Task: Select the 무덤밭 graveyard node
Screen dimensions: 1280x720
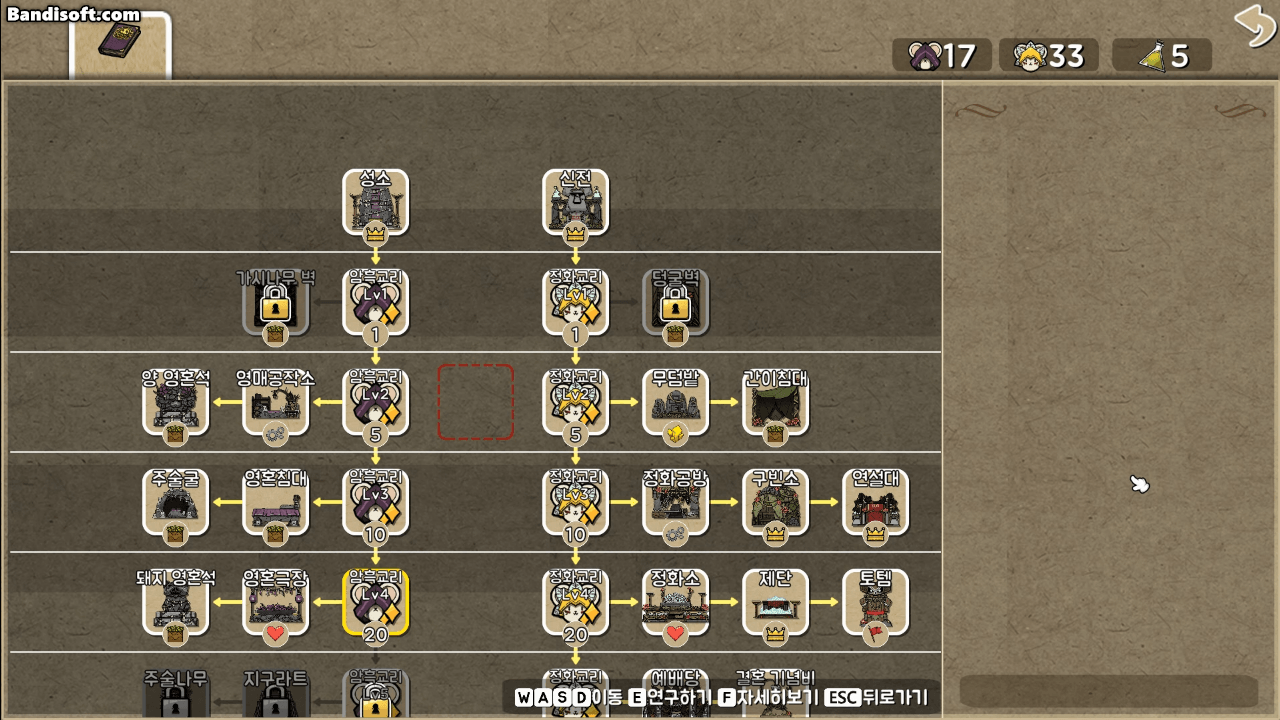Action: tap(675, 400)
